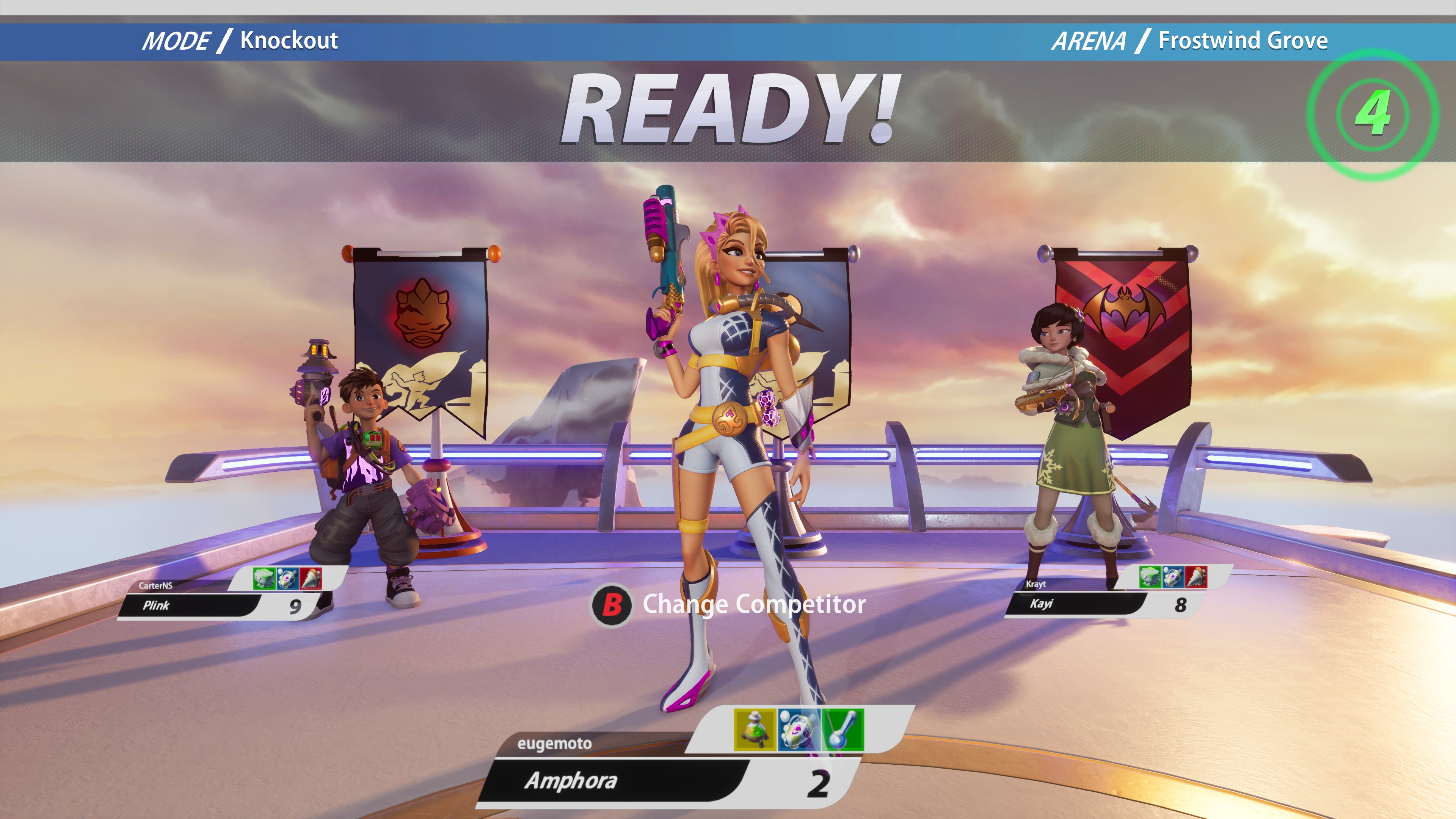Inspect Amphora's icy scoop artifact on green

click(843, 730)
